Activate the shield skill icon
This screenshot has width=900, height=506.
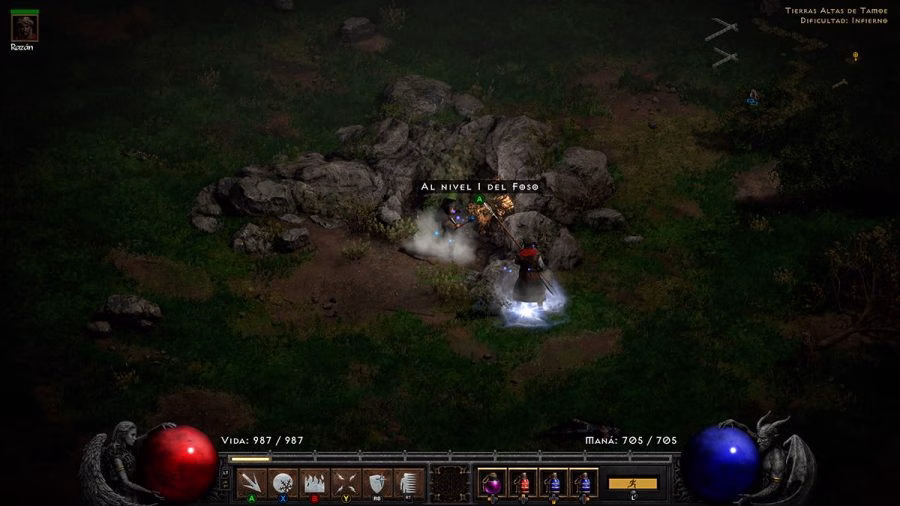pos(376,482)
